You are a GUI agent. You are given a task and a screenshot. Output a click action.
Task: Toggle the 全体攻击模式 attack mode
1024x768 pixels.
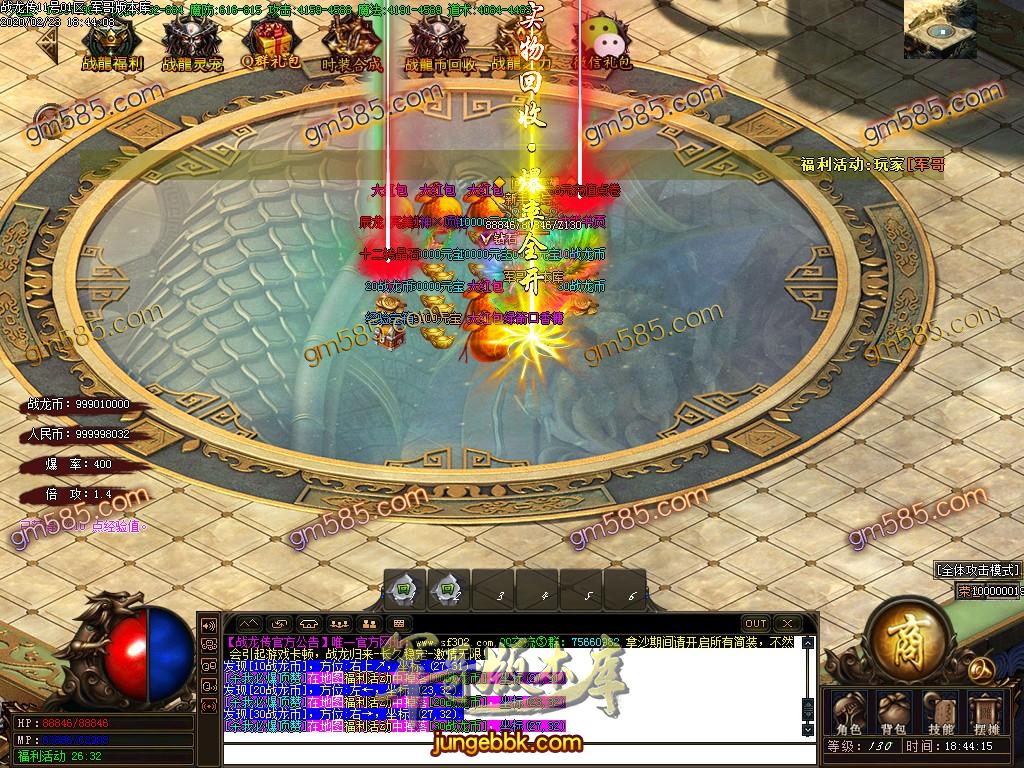[977, 569]
